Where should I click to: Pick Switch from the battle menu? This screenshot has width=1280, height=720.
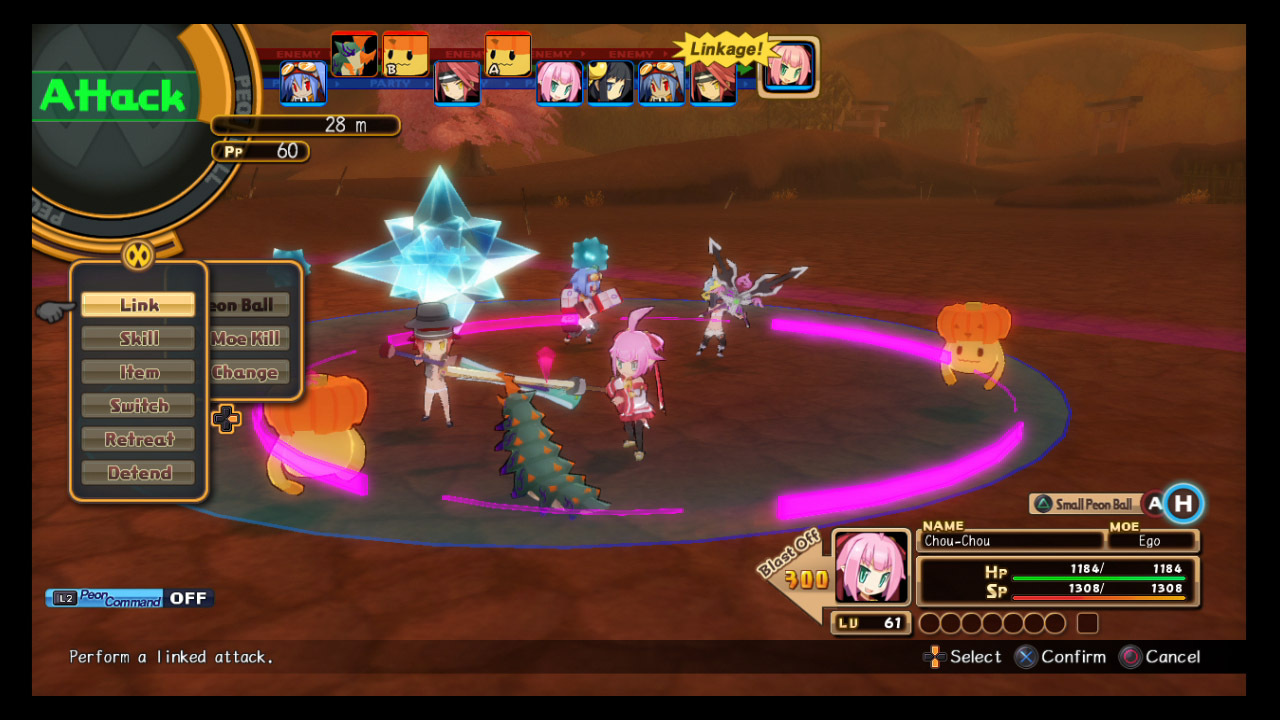(x=138, y=406)
